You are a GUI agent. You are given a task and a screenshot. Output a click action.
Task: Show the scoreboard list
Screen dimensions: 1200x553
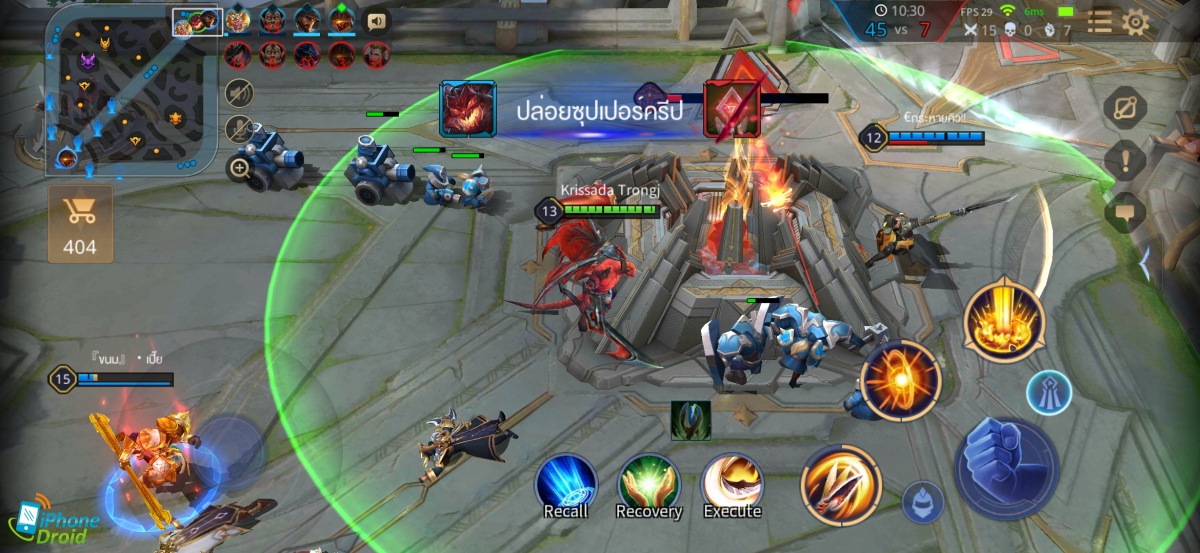pyautogui.click(x=1099, y=22)
